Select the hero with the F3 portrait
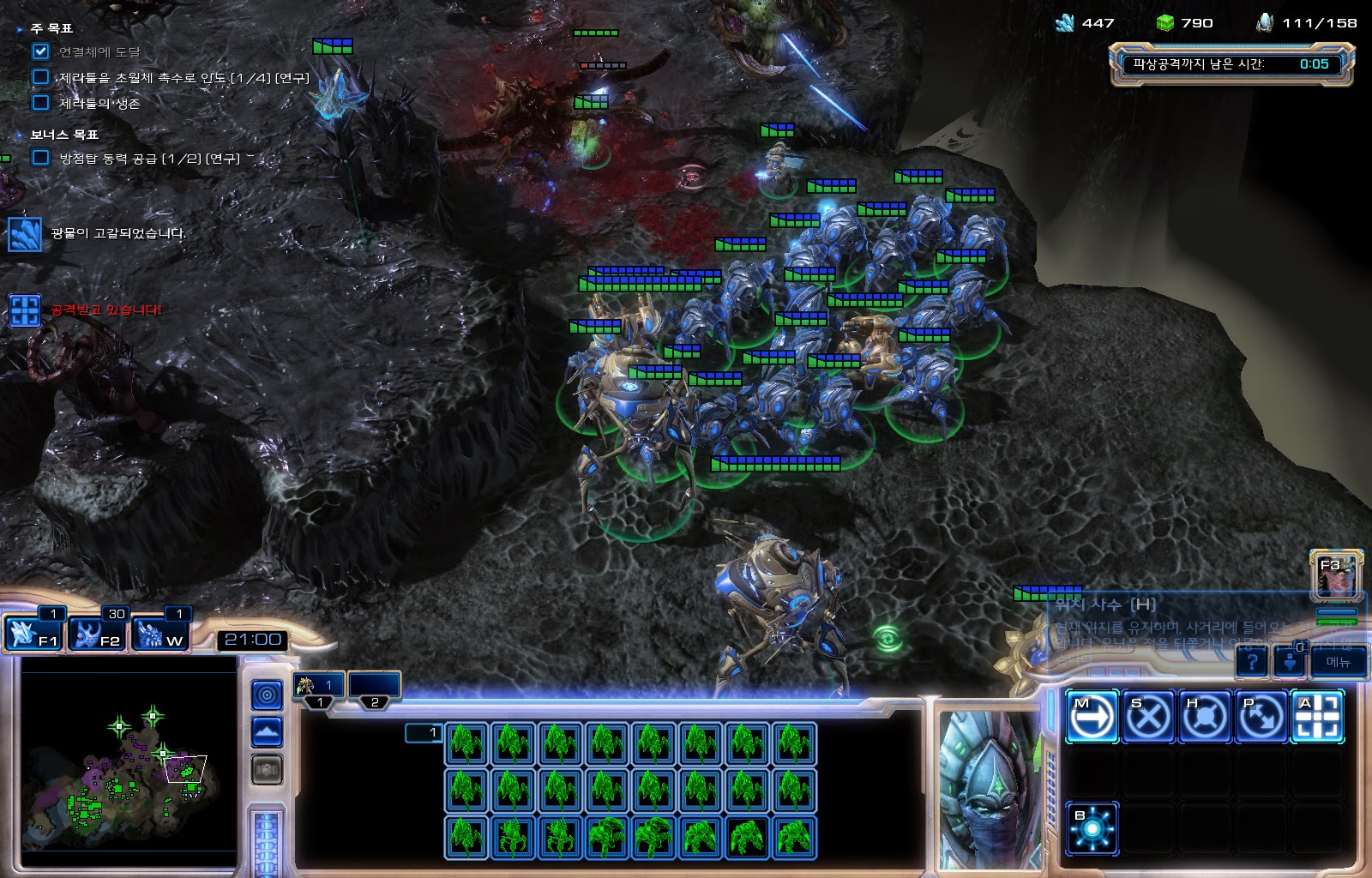Screen dimensions: 1372x878 [x=1335, y=574]
